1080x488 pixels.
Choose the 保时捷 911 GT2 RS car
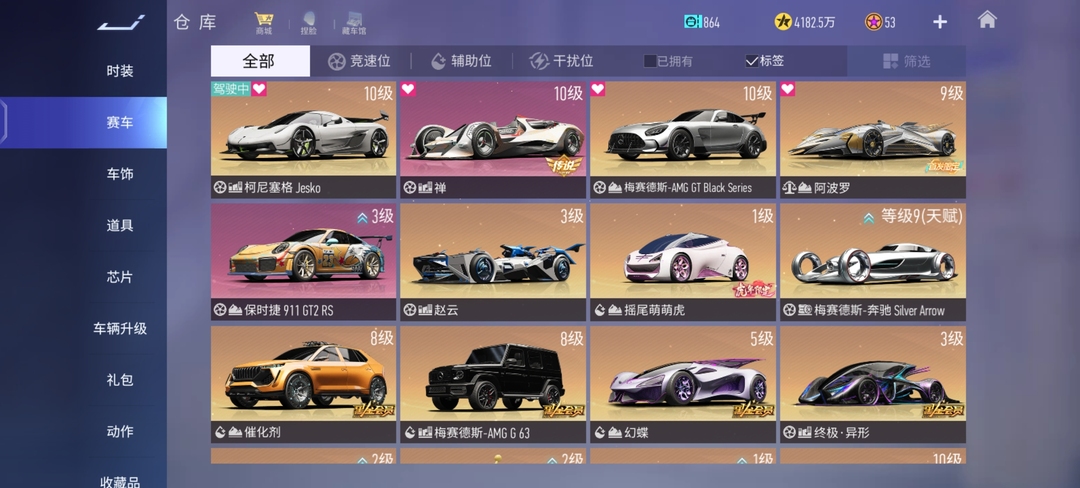tap(303, 262)
